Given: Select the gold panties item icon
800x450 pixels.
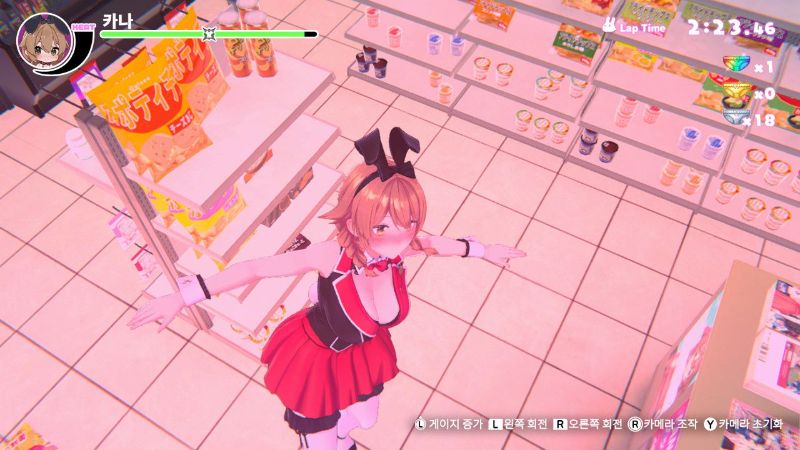Looking at the screenshot, I should (737, 93).
